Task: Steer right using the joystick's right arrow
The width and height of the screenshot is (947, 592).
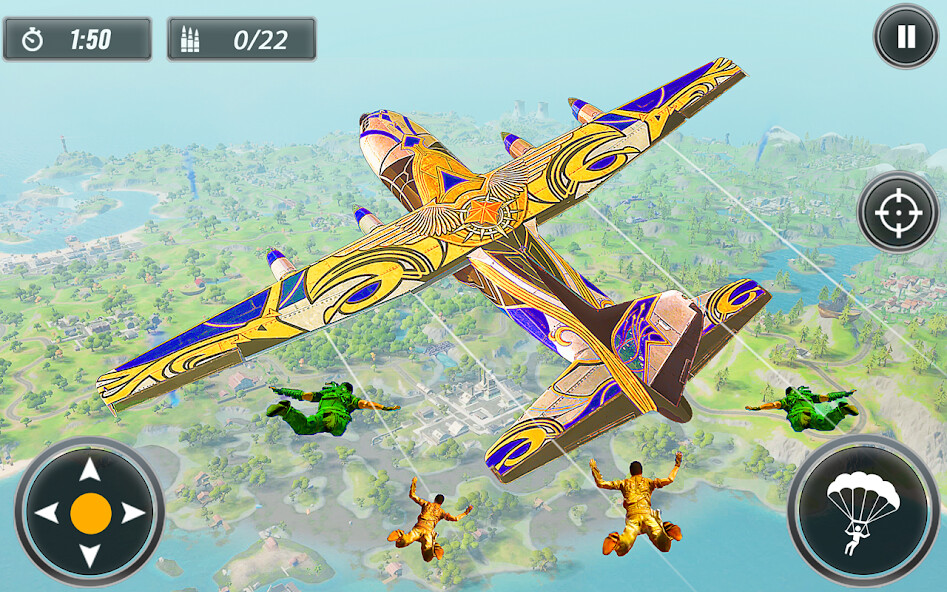Action: (x=133, y=513)
